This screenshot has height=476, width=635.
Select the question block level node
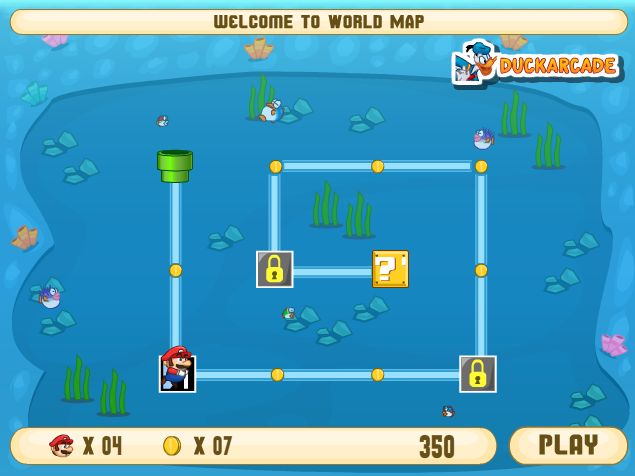390,269
